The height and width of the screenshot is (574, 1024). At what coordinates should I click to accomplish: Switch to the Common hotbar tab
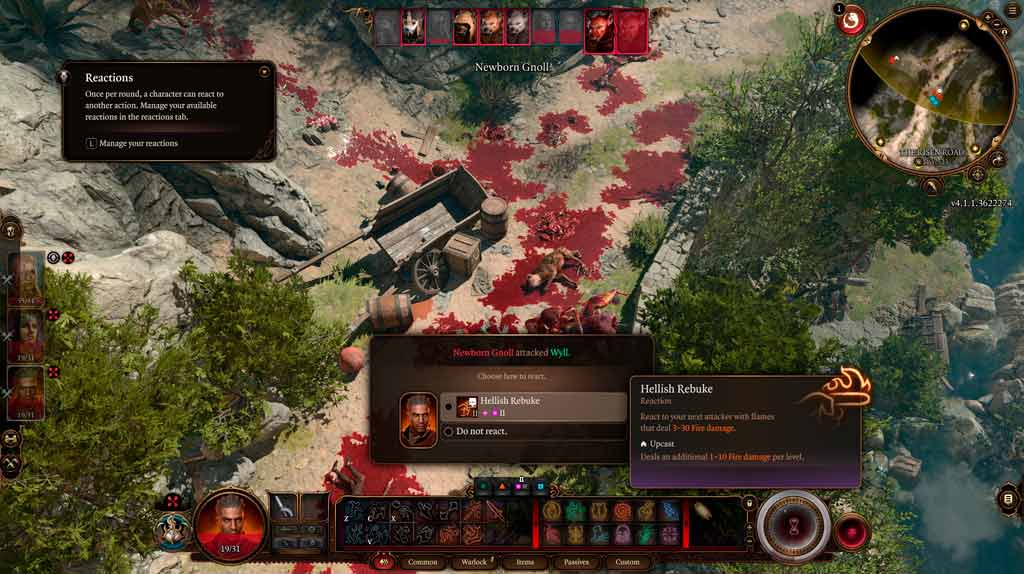coord(423,562)
